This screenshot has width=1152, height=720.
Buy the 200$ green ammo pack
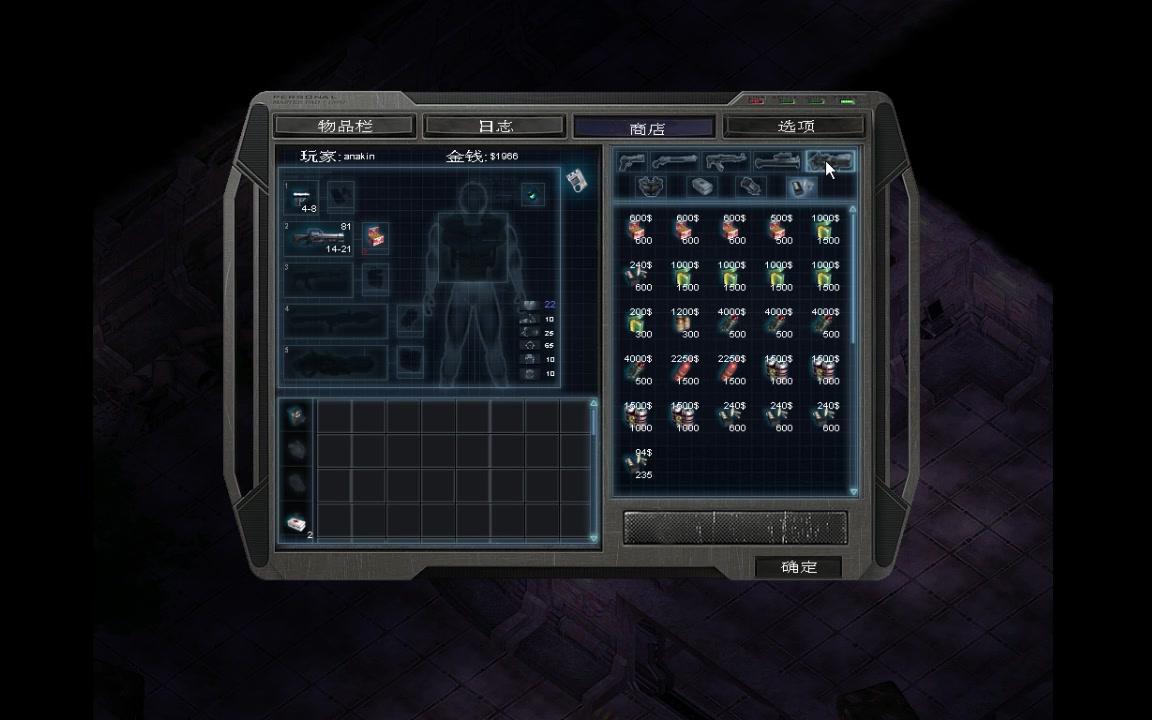point(640,322)
